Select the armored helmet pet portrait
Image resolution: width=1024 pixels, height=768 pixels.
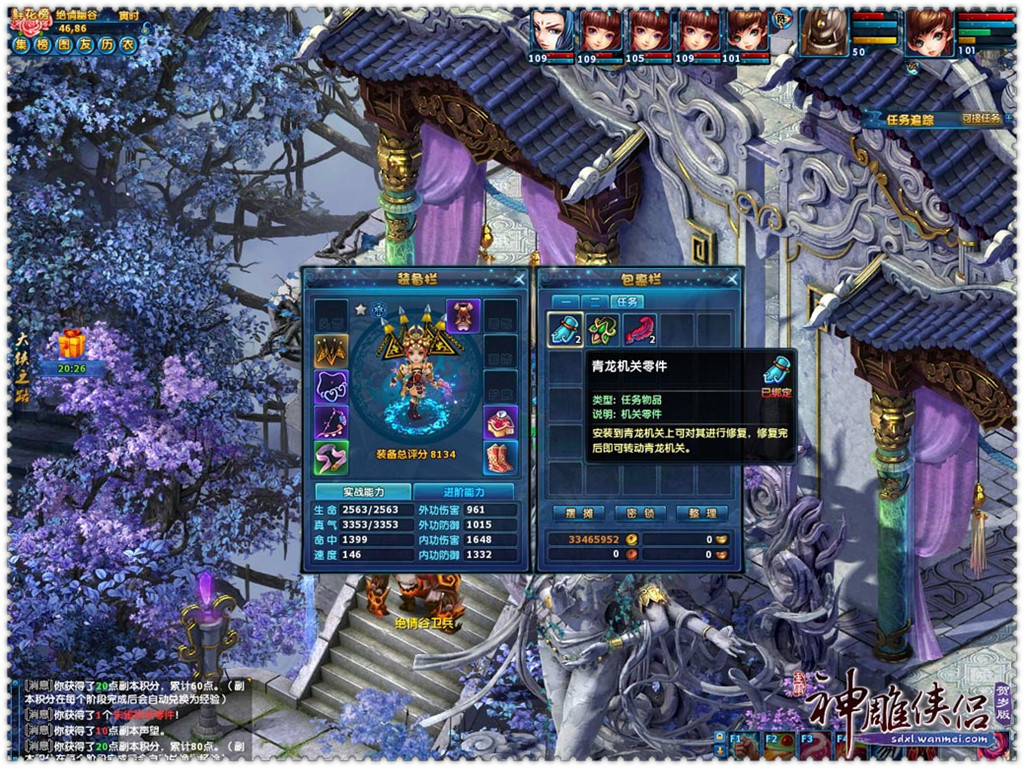[826, 32]
